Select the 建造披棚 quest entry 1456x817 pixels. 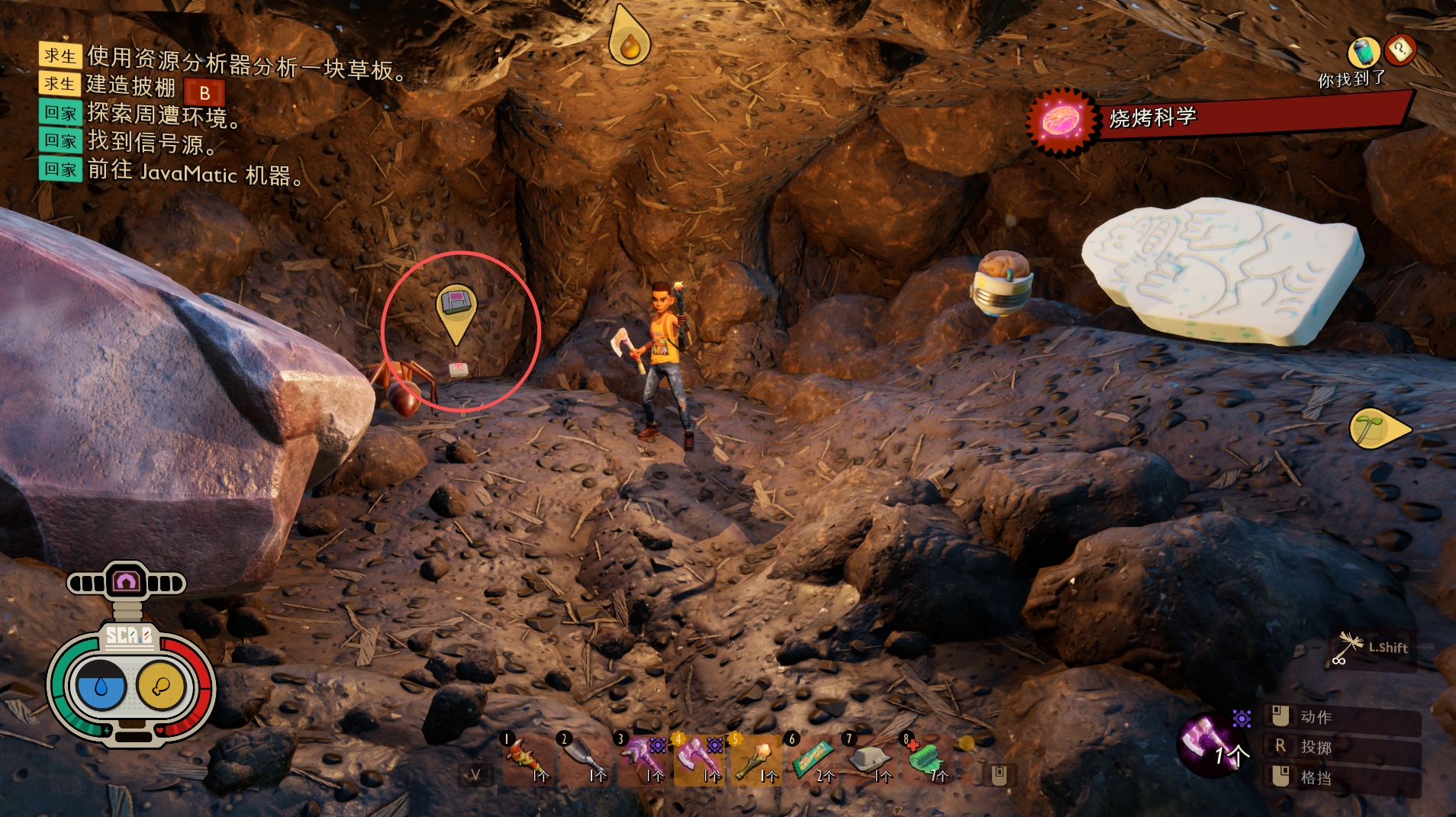130,86
